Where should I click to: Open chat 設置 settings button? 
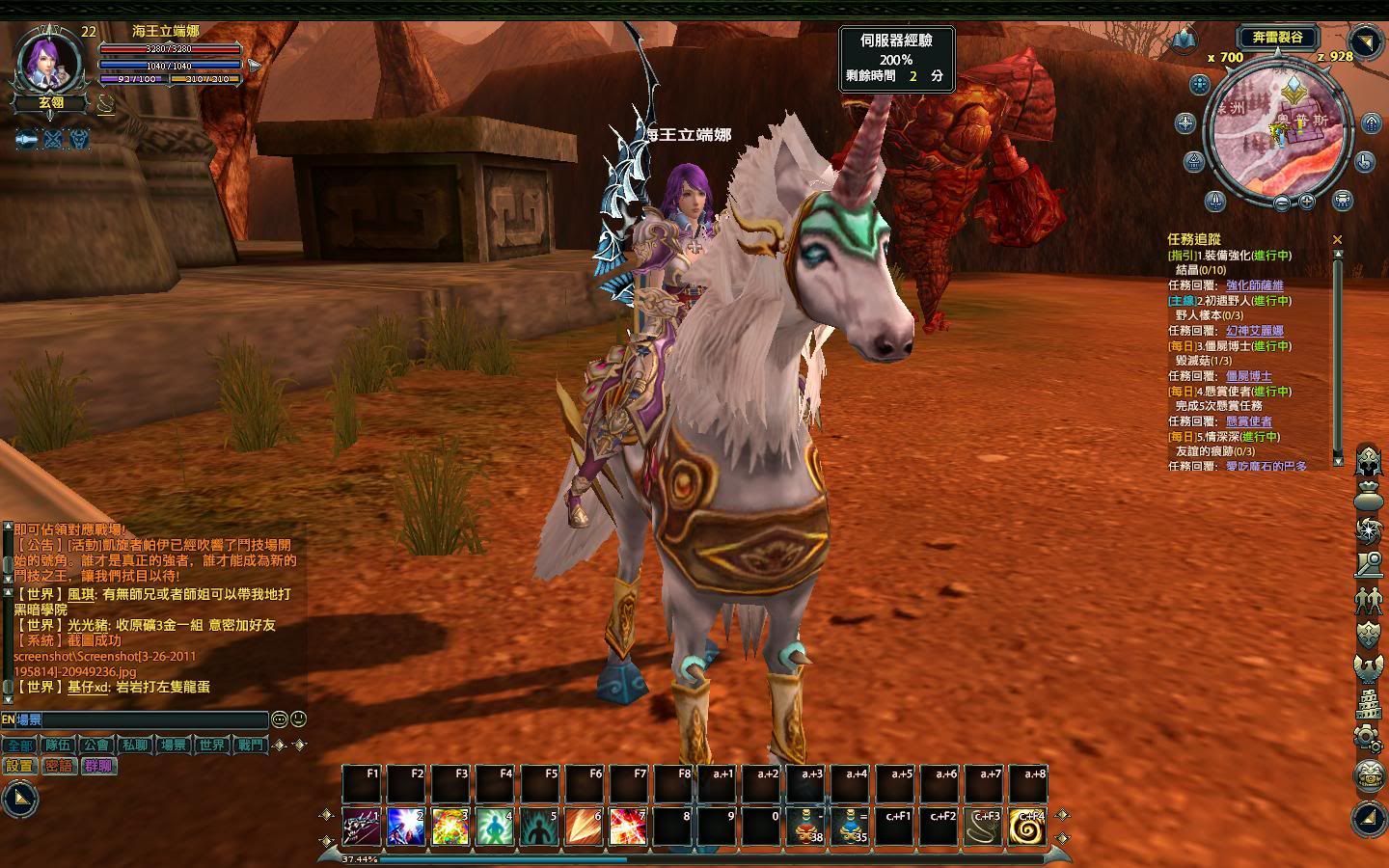[19, 766]
